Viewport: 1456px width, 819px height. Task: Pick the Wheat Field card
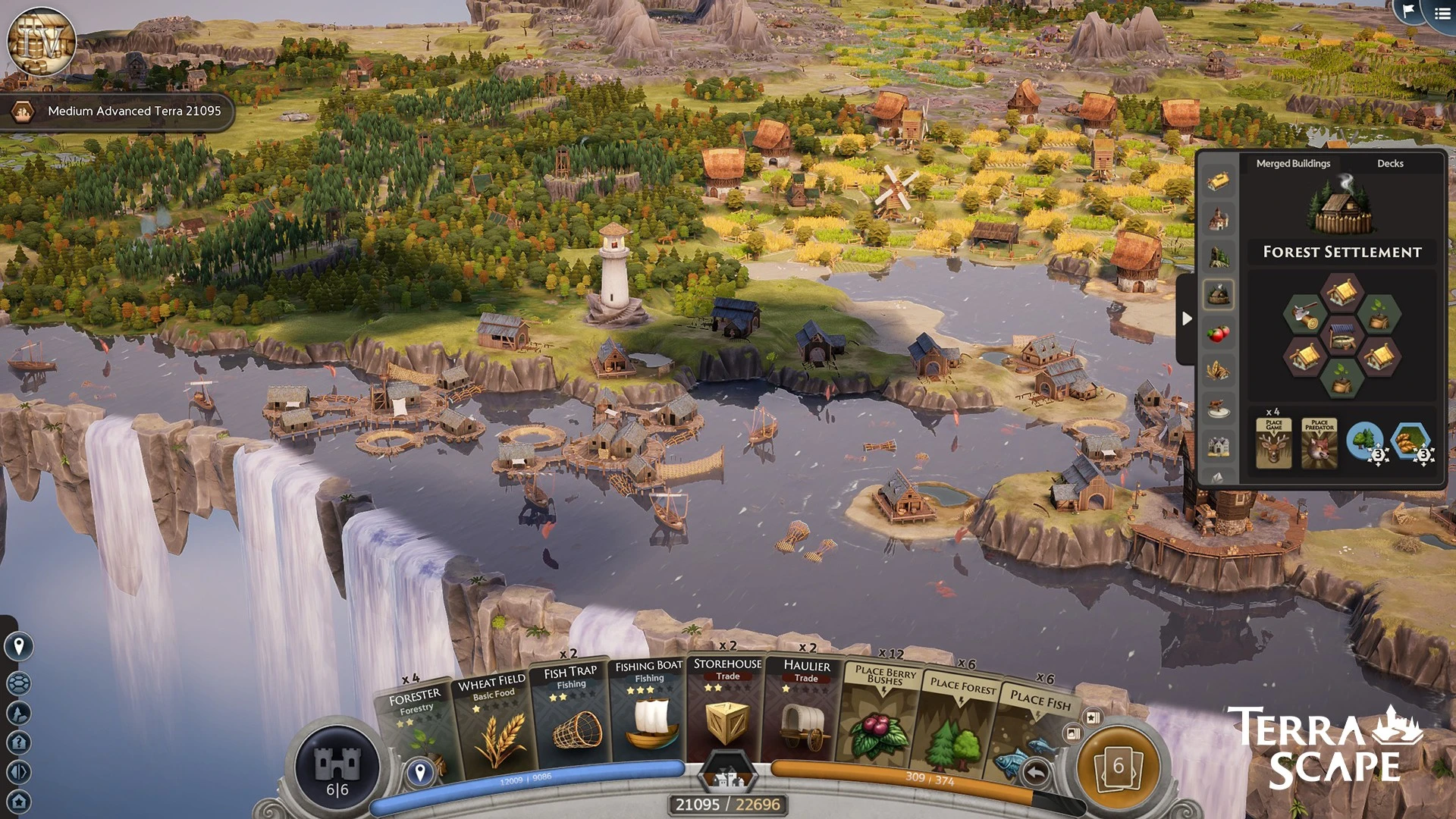tap(494, 724)
